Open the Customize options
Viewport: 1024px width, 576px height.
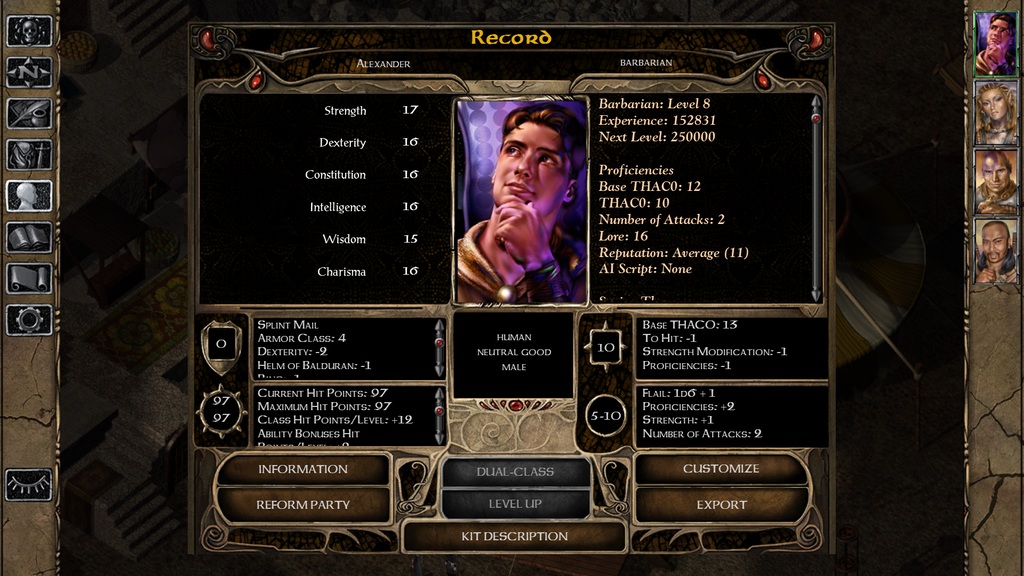point(721,469)
